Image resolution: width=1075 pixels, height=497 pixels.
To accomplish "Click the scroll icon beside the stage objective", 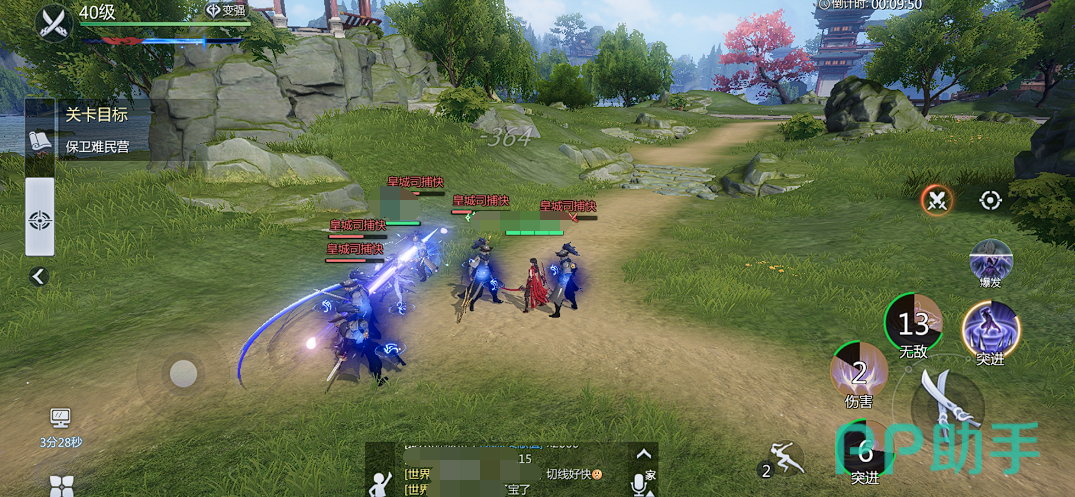I will [x=40, y=140].
